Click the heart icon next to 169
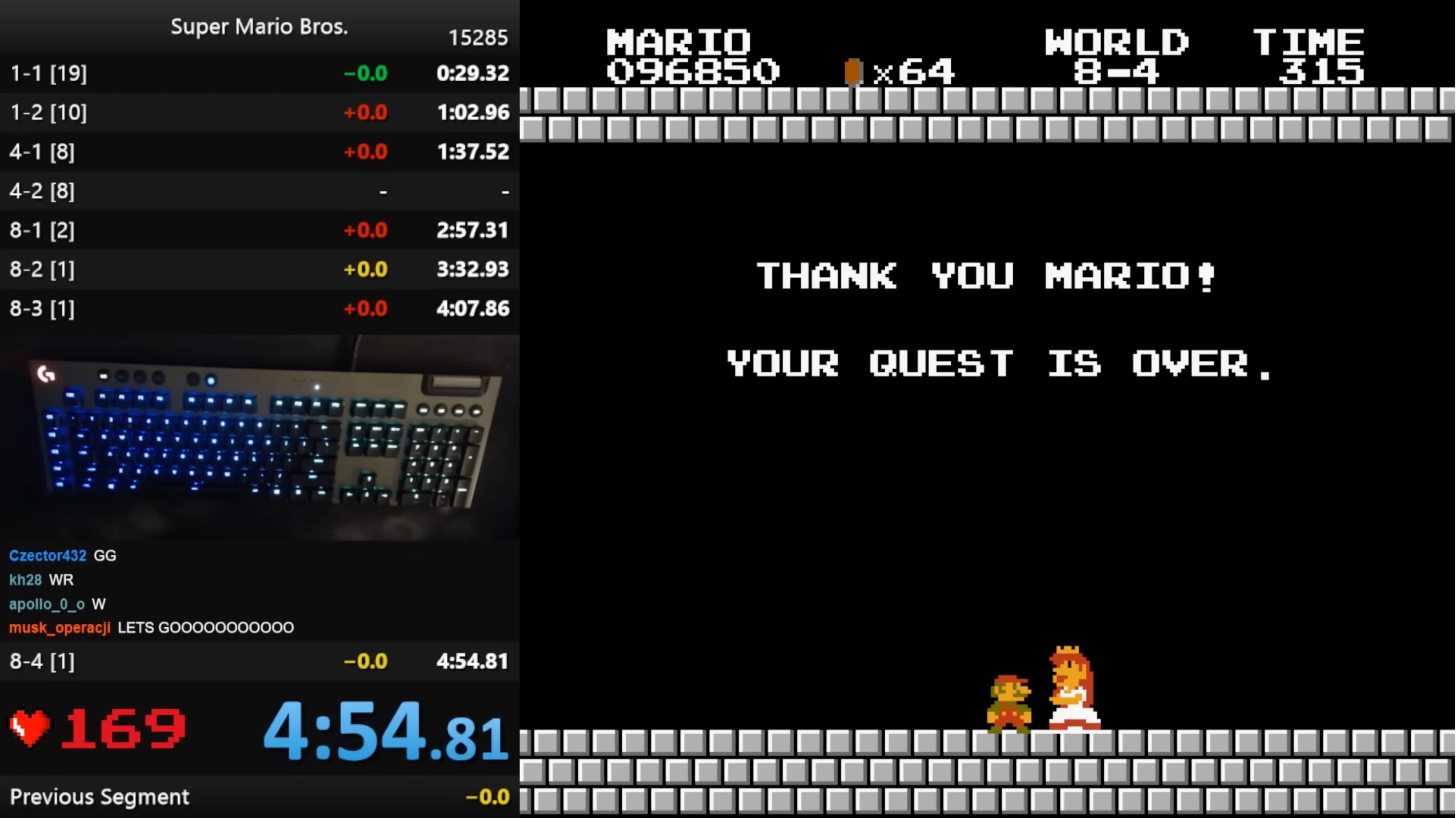 (29, 727)
